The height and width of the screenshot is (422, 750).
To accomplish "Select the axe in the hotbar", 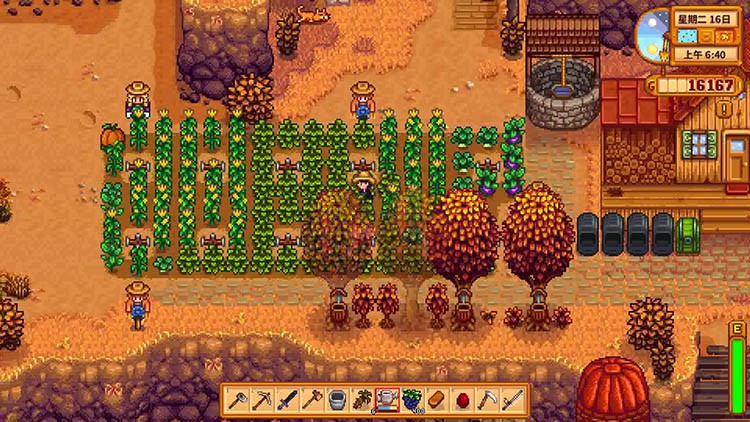I will [238, 400].
